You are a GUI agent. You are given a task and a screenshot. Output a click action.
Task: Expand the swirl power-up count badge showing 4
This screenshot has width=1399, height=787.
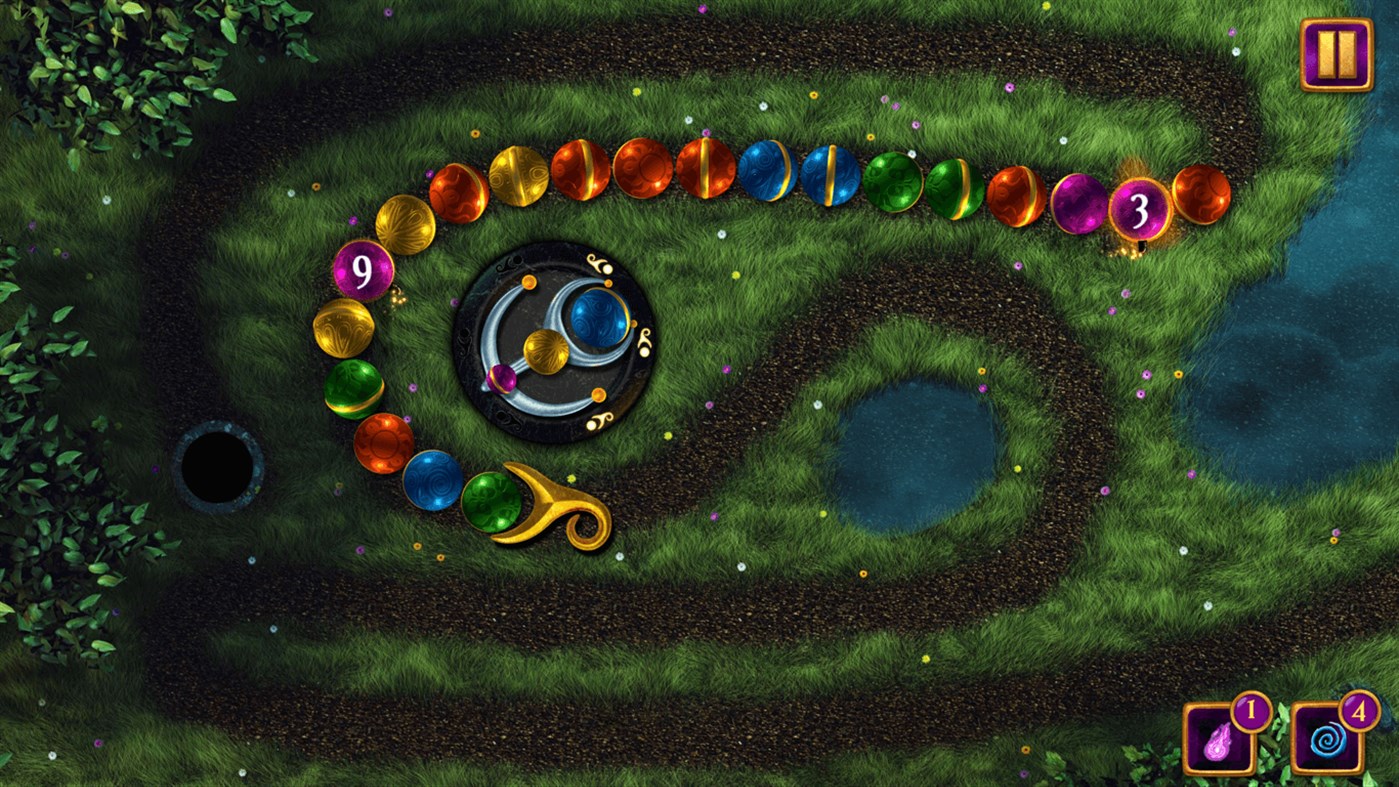click(1362, 712)
